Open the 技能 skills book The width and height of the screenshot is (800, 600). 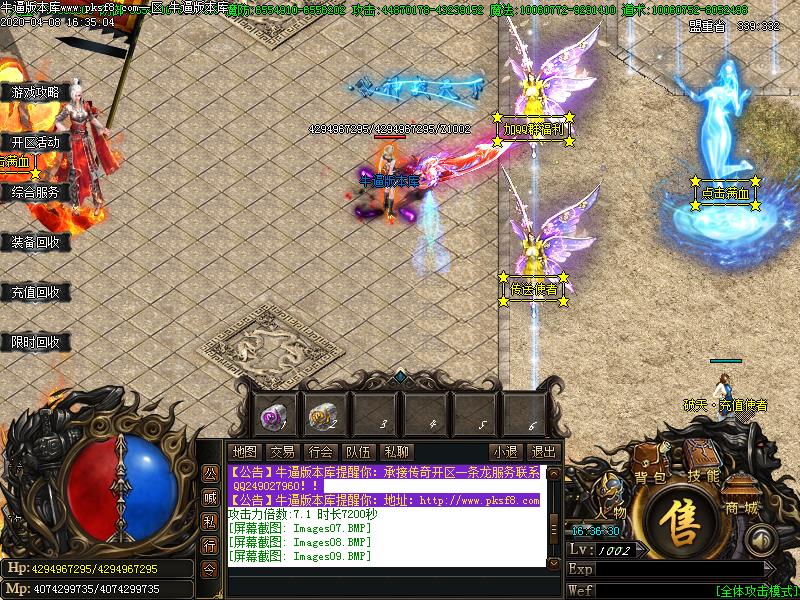point(703,475)
